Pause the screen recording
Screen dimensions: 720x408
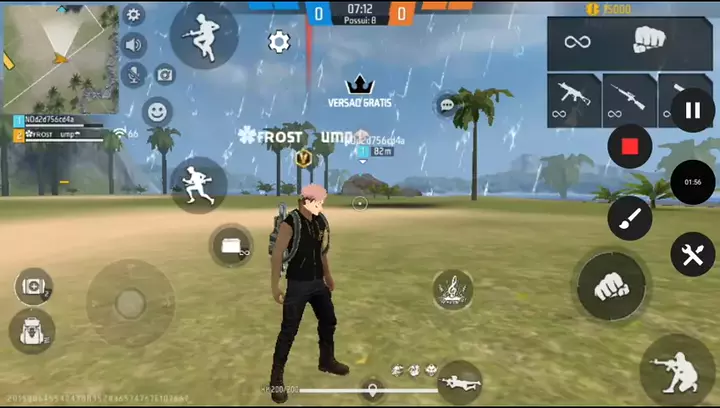[692, 110]
